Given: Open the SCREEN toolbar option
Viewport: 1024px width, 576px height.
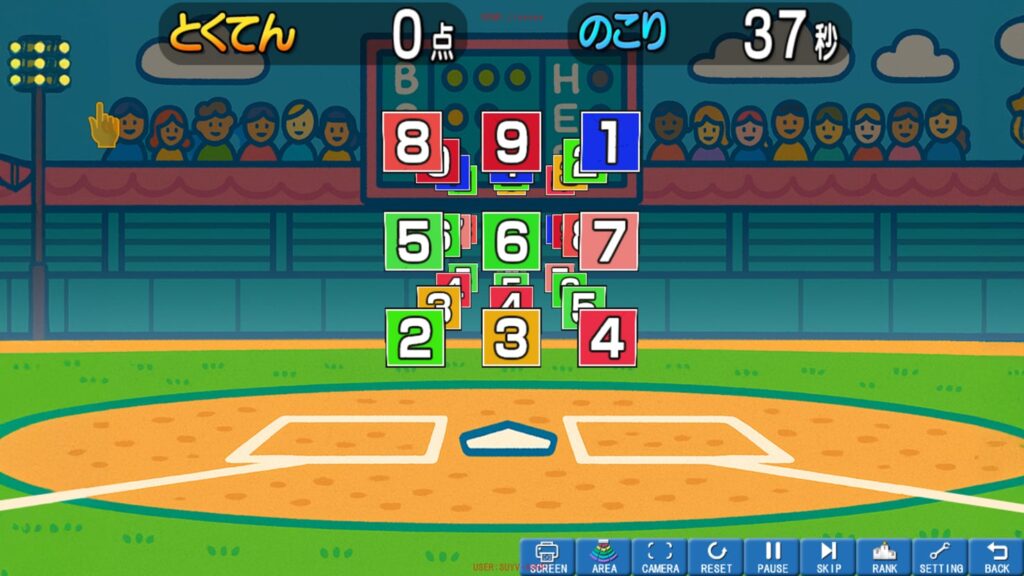Looking at the screenshot, I should 547,557.
